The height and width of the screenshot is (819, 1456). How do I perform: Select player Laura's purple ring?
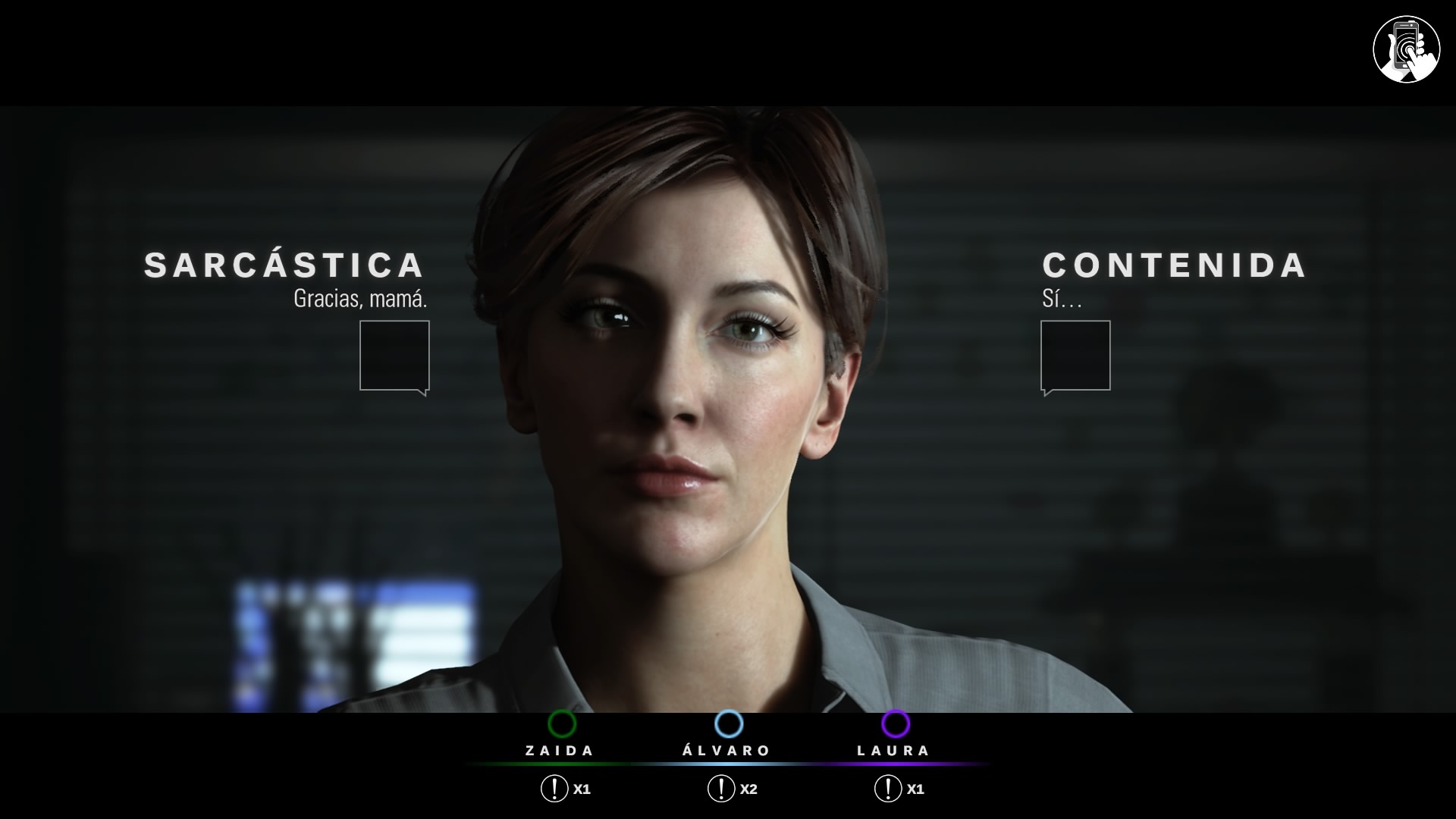click(895, 723)
